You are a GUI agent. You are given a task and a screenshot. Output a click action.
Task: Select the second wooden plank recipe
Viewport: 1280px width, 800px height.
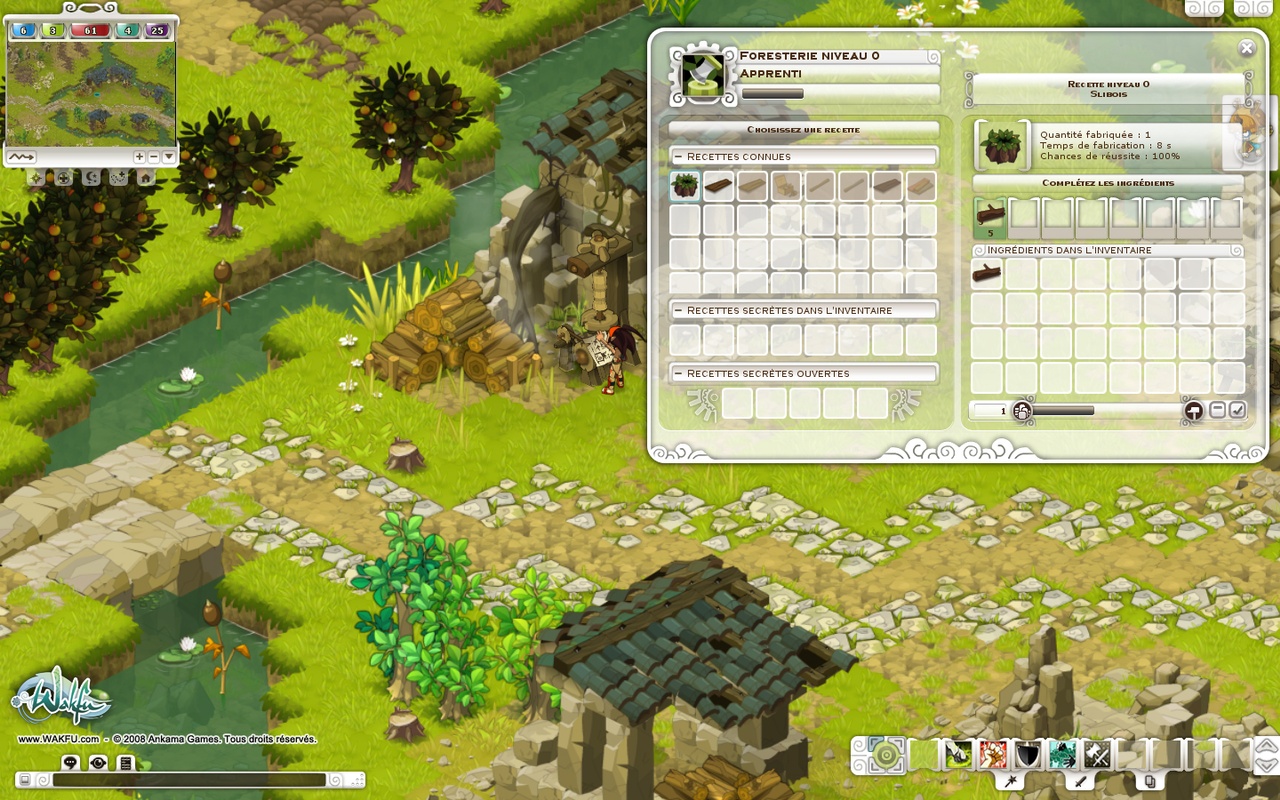tap(753, 186)
